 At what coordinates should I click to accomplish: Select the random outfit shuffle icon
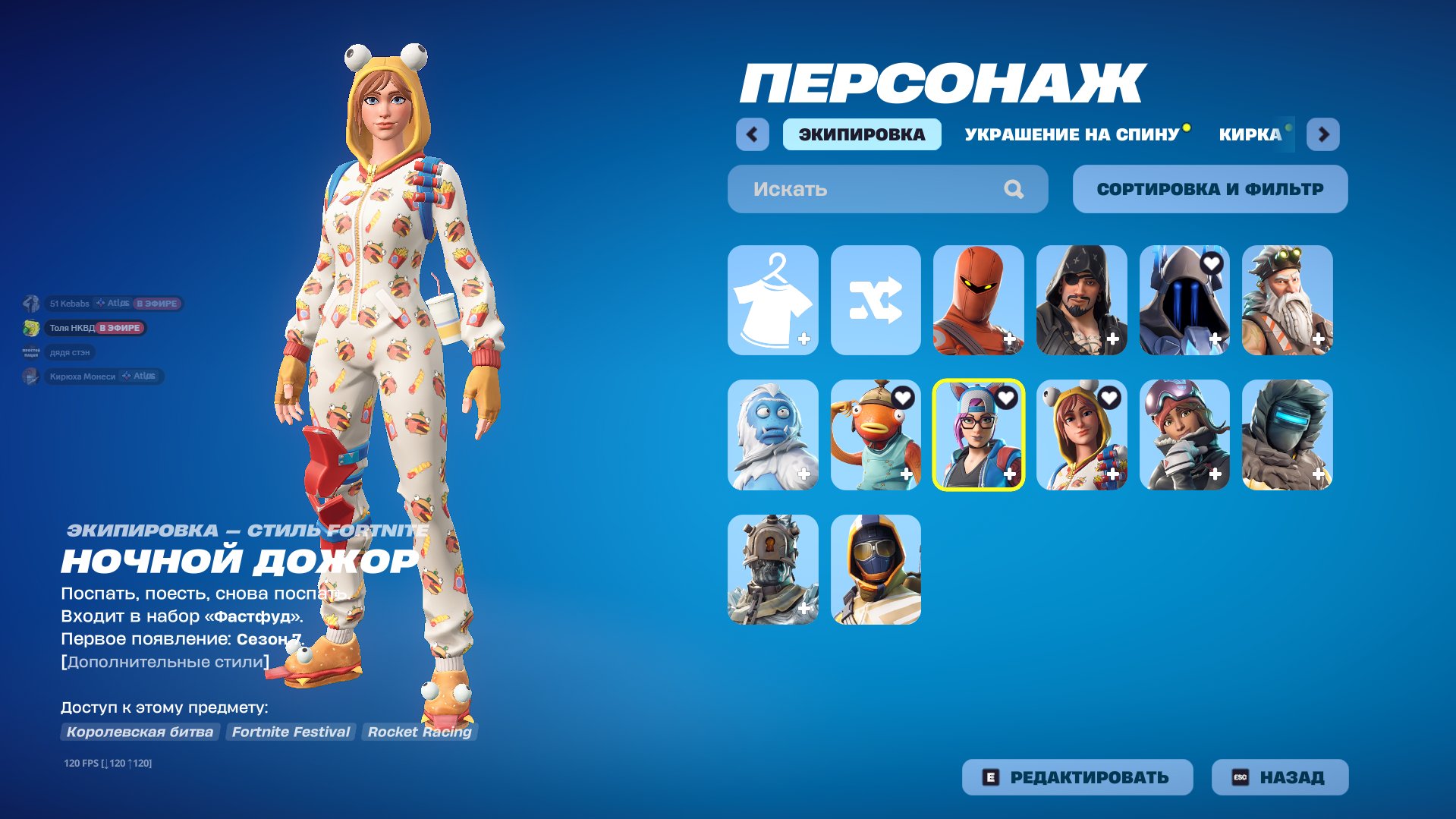tap(874, 301)
